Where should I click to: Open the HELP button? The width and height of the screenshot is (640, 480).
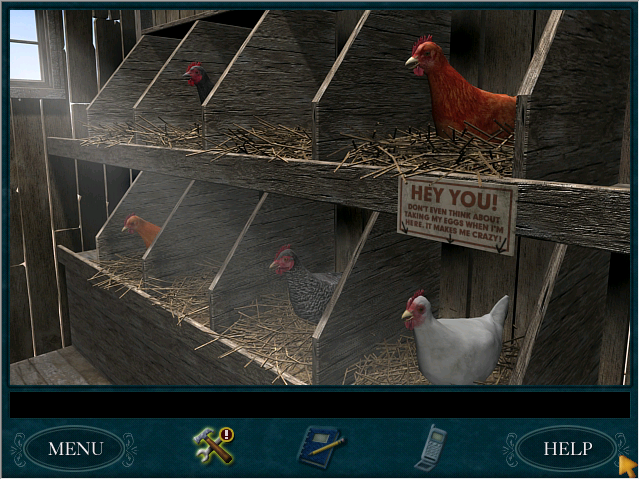pos(567,448)
